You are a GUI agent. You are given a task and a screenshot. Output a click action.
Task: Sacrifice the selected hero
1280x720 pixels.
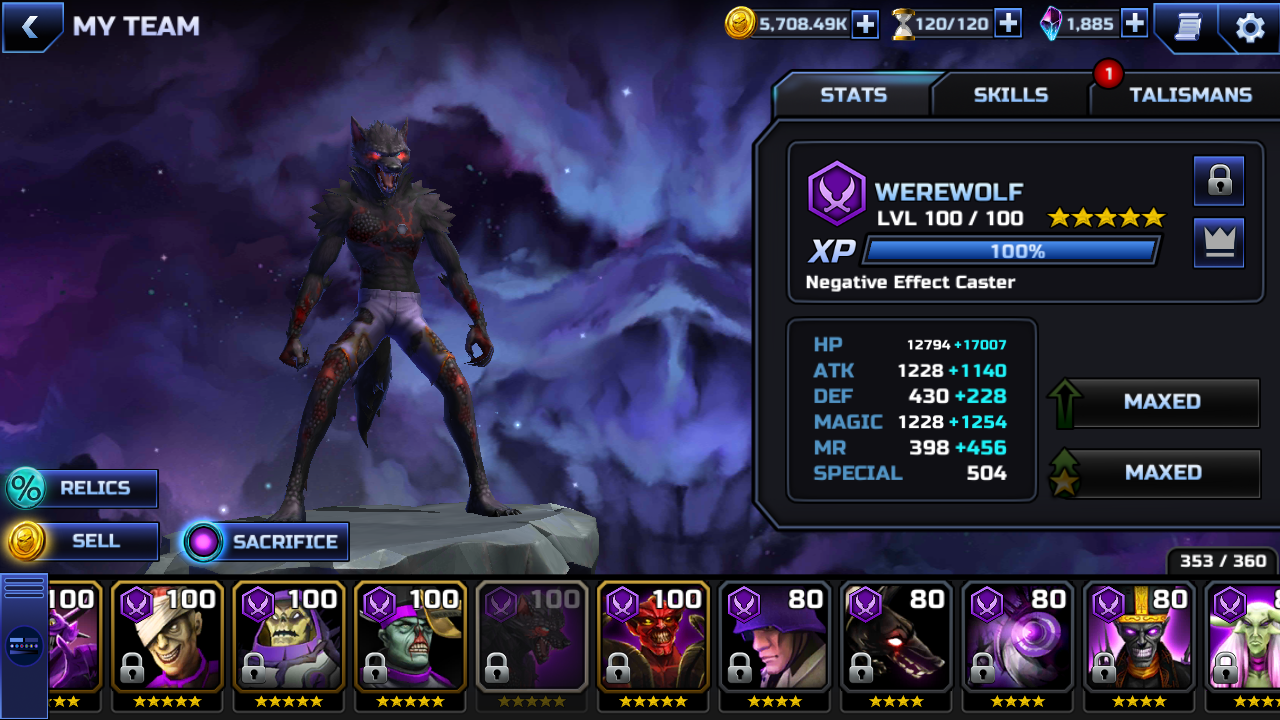[266, 542]
